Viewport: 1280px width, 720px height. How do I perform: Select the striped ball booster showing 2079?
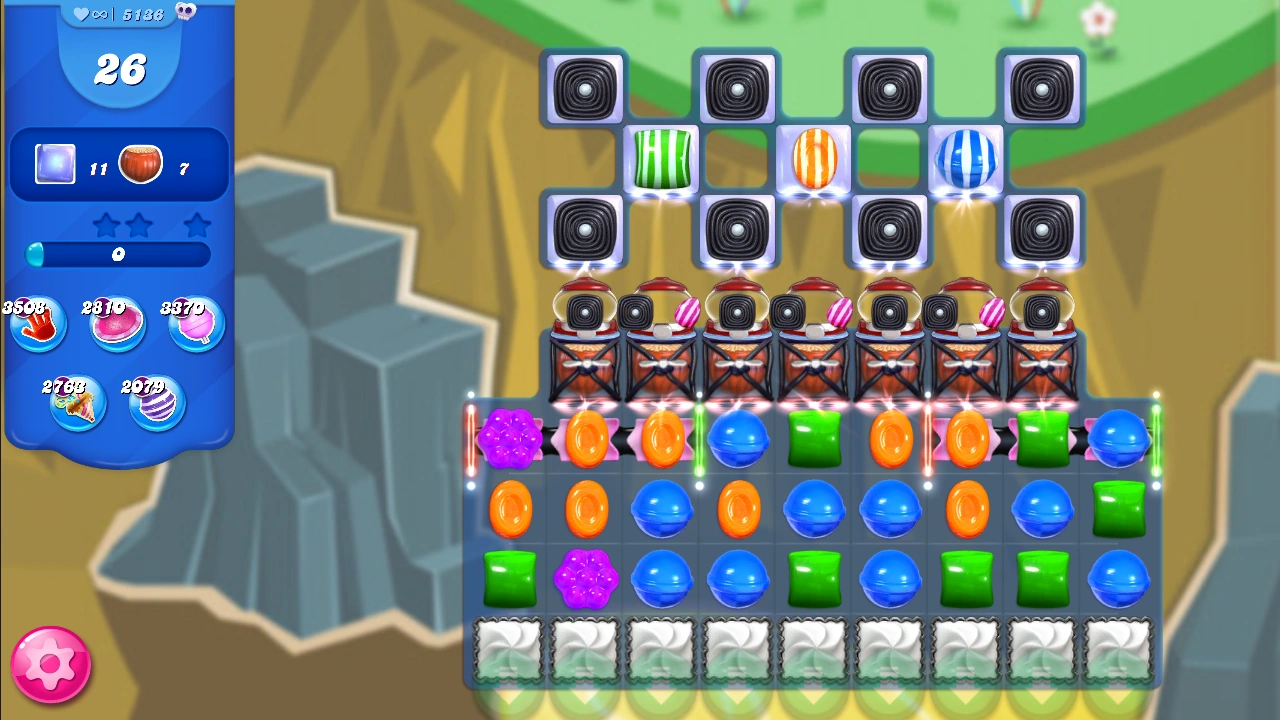point(156,403)
